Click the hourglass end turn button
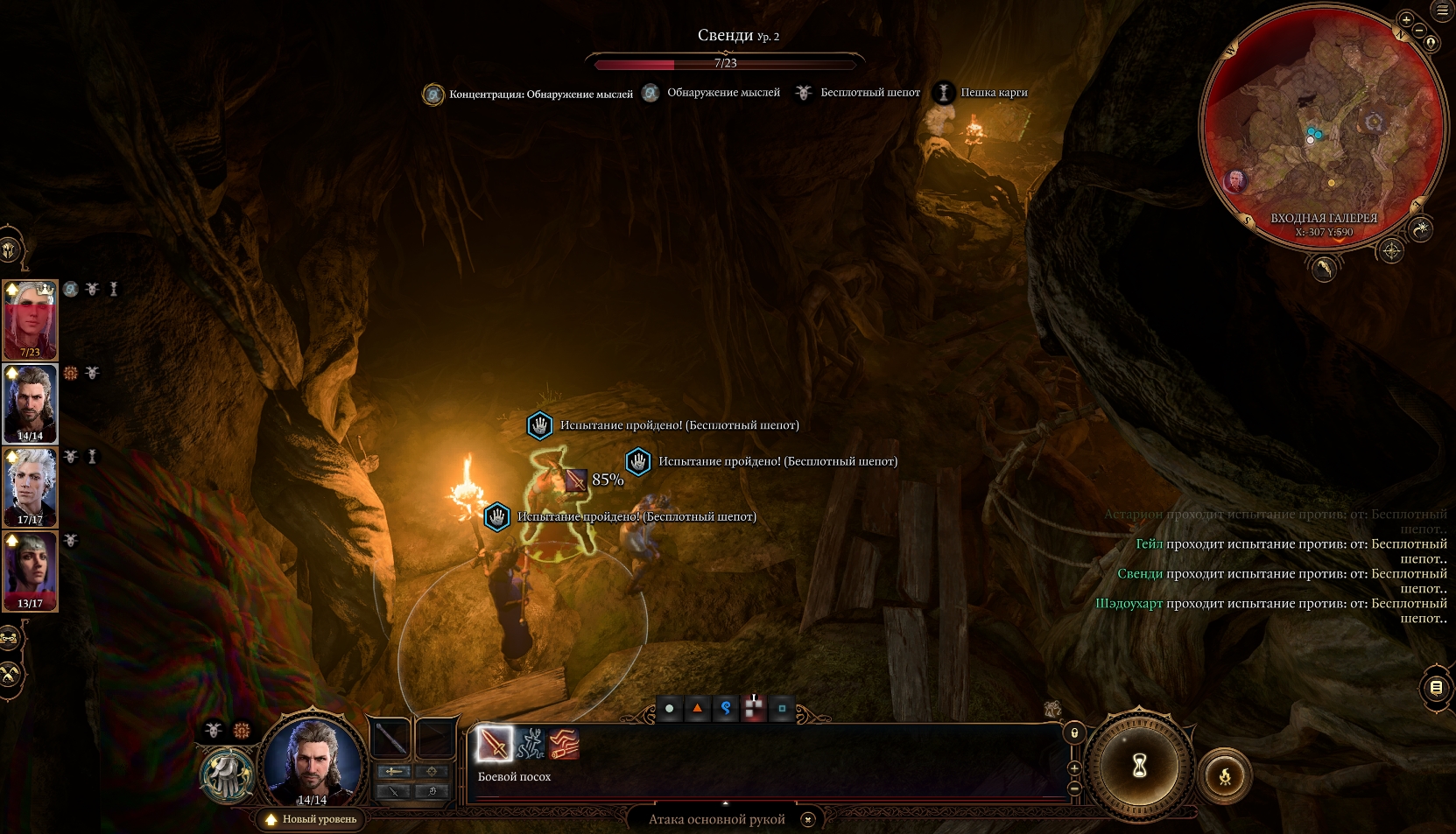The height and width of the screenshot is (834, 1456). click(x=1139, y=767)
